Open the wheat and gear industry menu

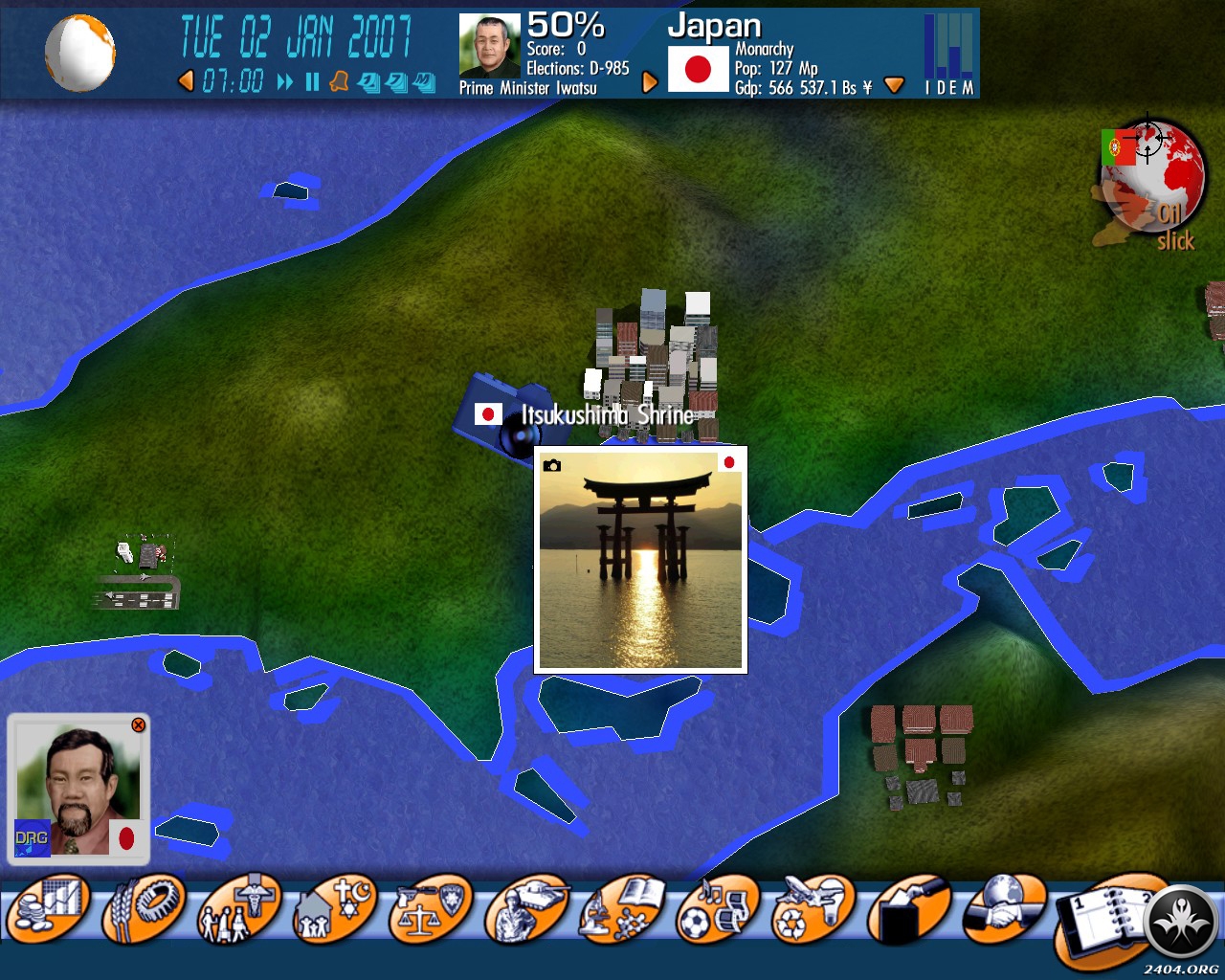coord(144,907)
